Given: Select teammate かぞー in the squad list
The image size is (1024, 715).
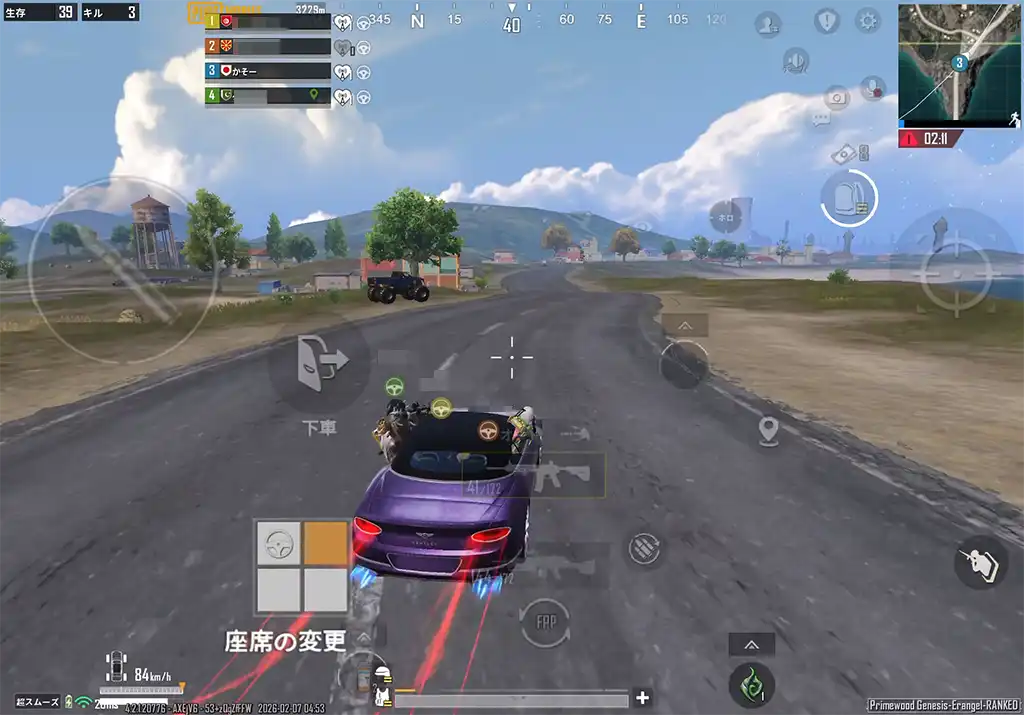Looking at the screenshot, I should 268,71.
